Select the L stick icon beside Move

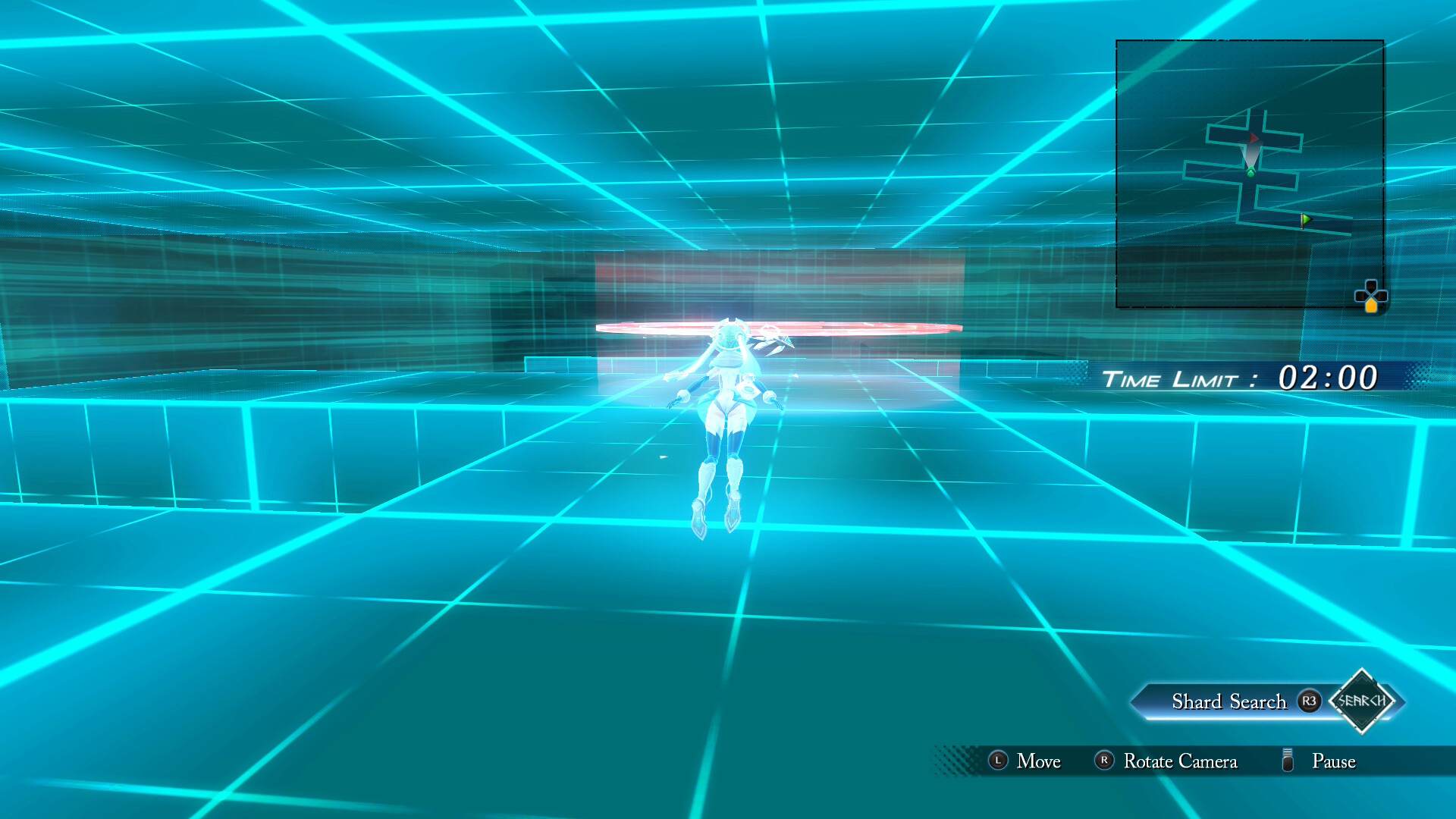(x=998, y=760)
